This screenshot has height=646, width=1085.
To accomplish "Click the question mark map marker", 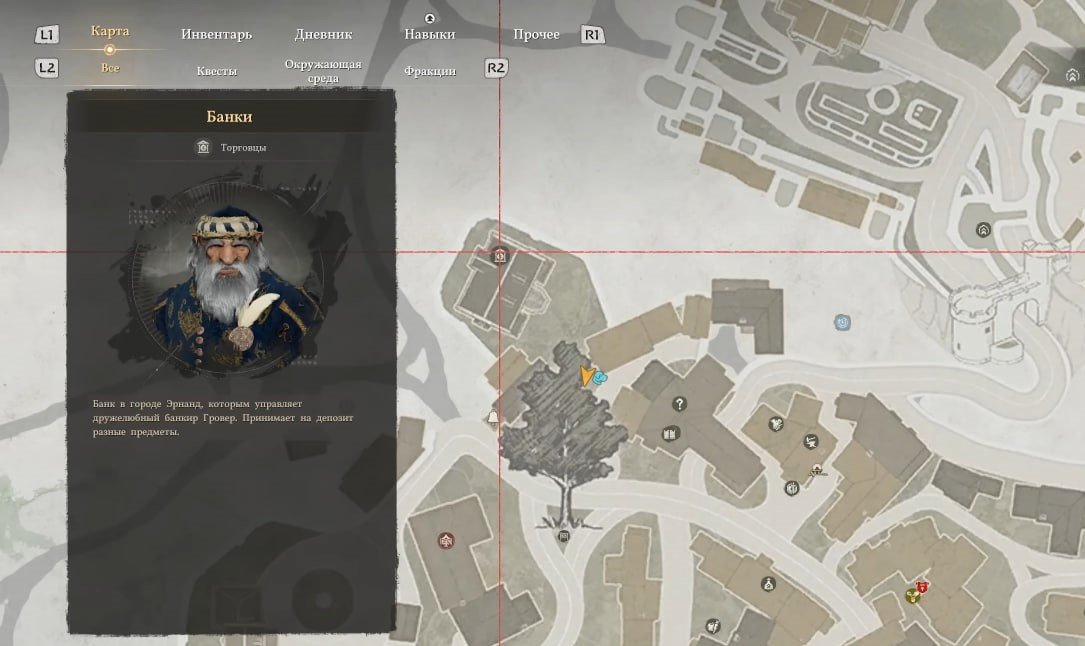I will (680, 404).
